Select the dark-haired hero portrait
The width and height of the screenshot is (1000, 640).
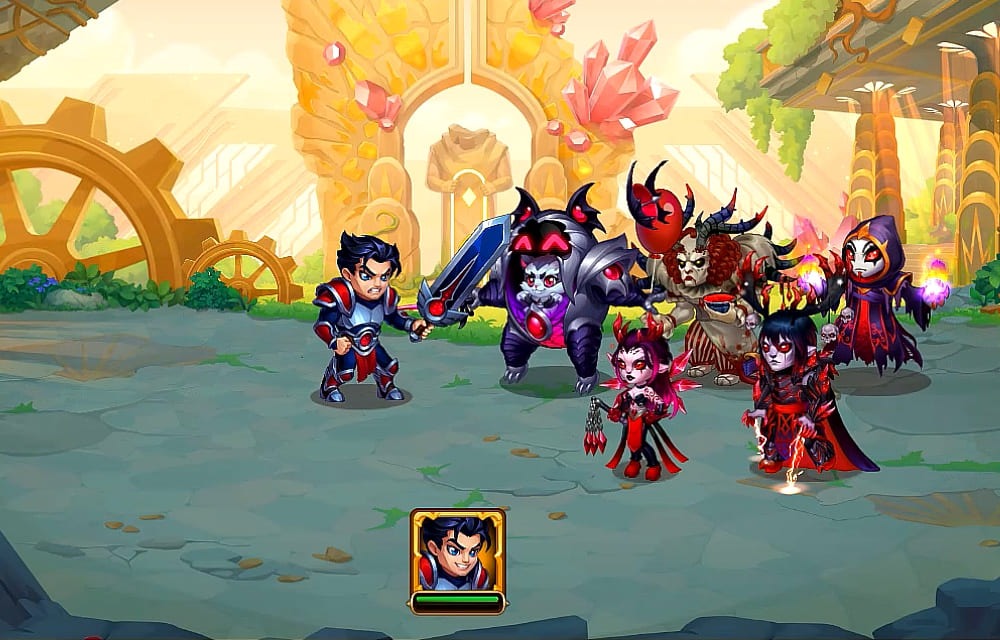coord(457,552)
